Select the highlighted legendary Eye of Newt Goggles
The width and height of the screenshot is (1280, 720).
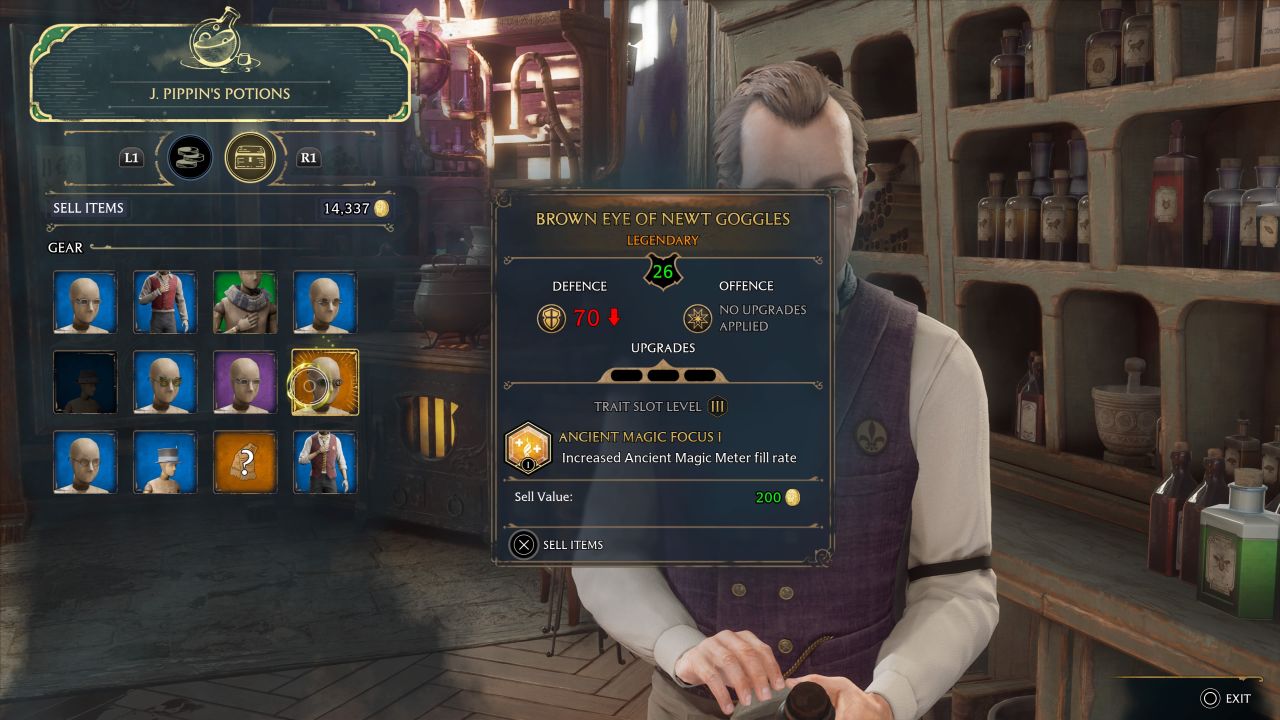[325, 382]
